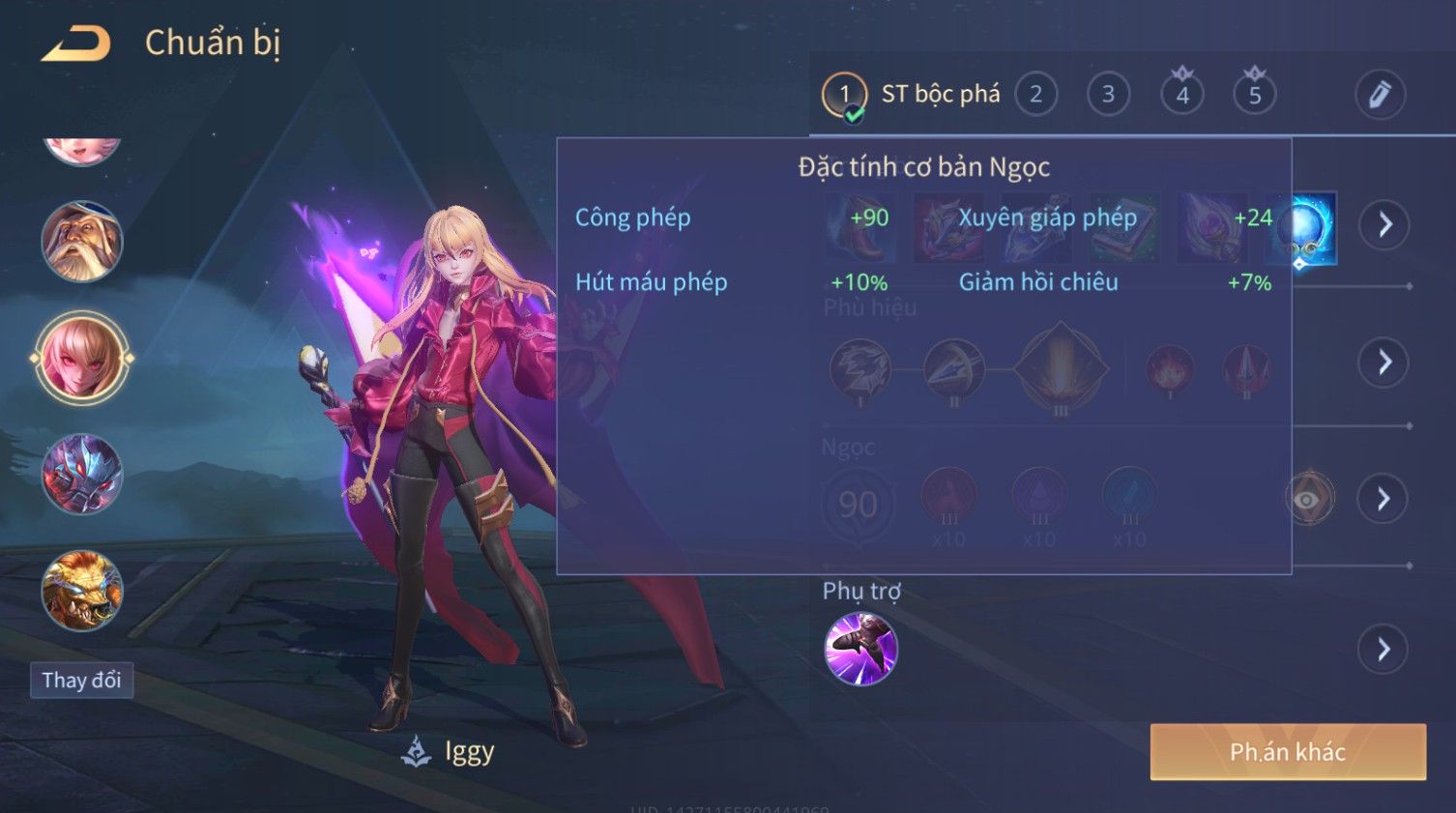Expand the Phụ trợ row arrow

click(x=1383, y=649)
